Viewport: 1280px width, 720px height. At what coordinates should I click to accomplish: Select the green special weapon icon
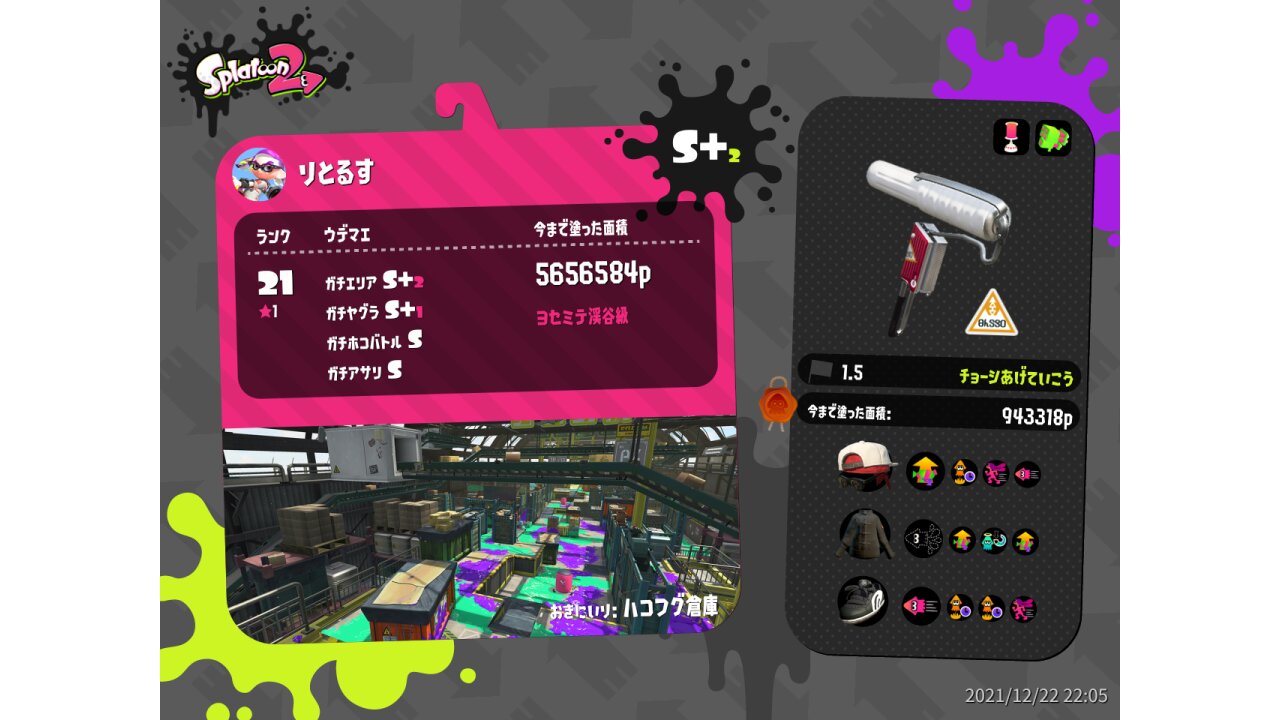click(x=1052, y=138)
